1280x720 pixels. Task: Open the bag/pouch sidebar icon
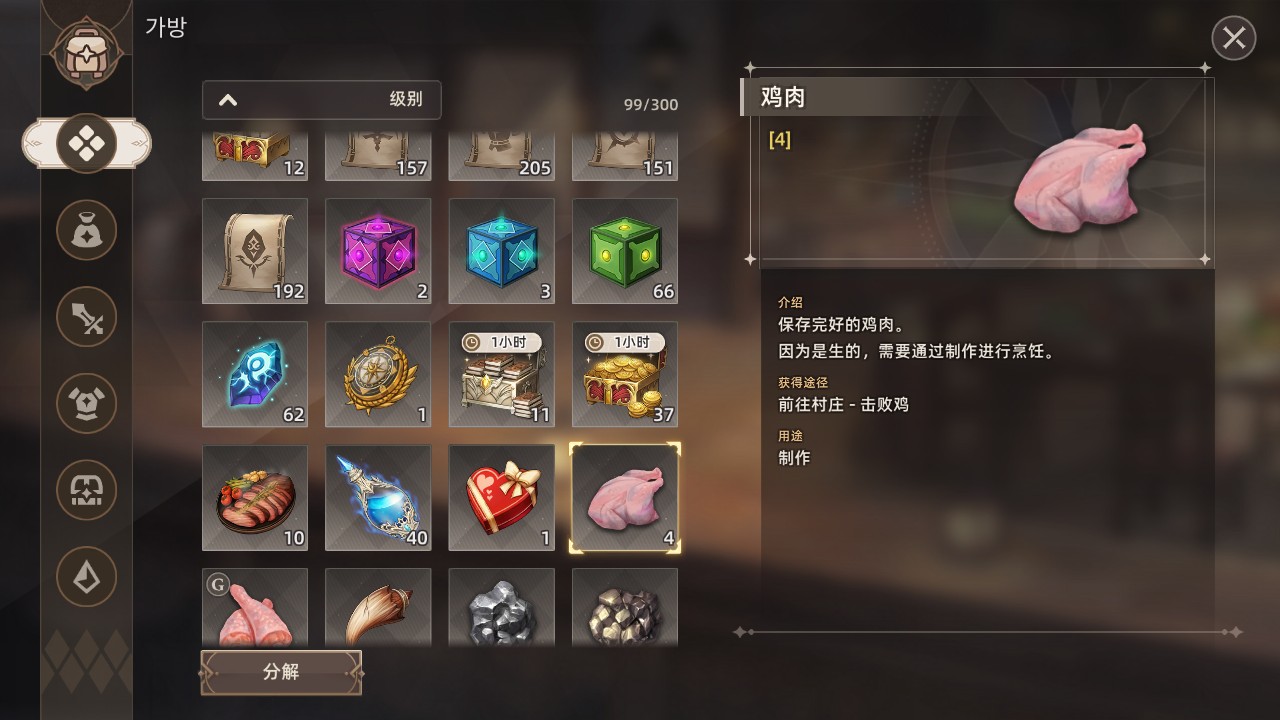[86, 229]
